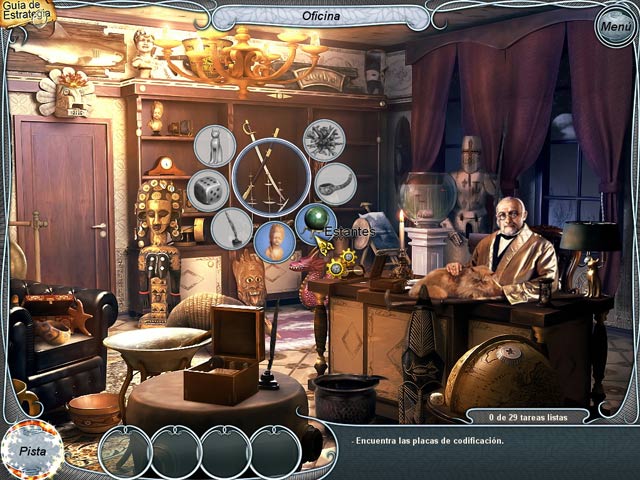This screenshot has height=480, width=640.
Task: Choose the dice icon in the wheel
Action: [209, 189]
